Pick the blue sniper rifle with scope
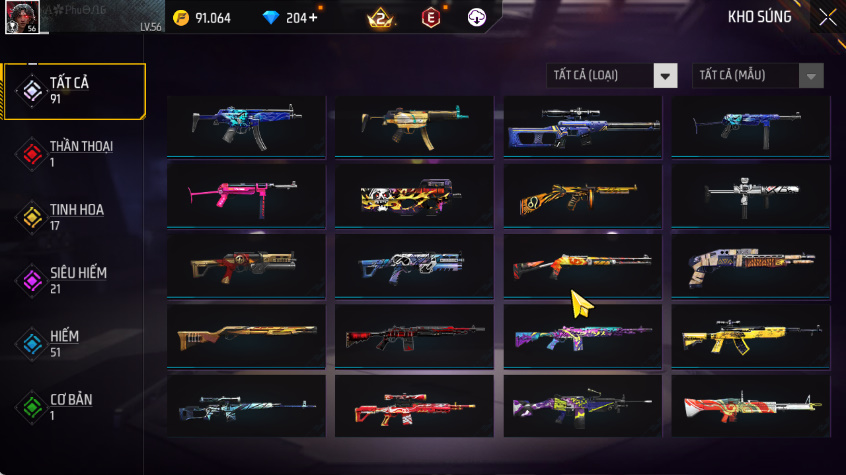 point(583,126)
